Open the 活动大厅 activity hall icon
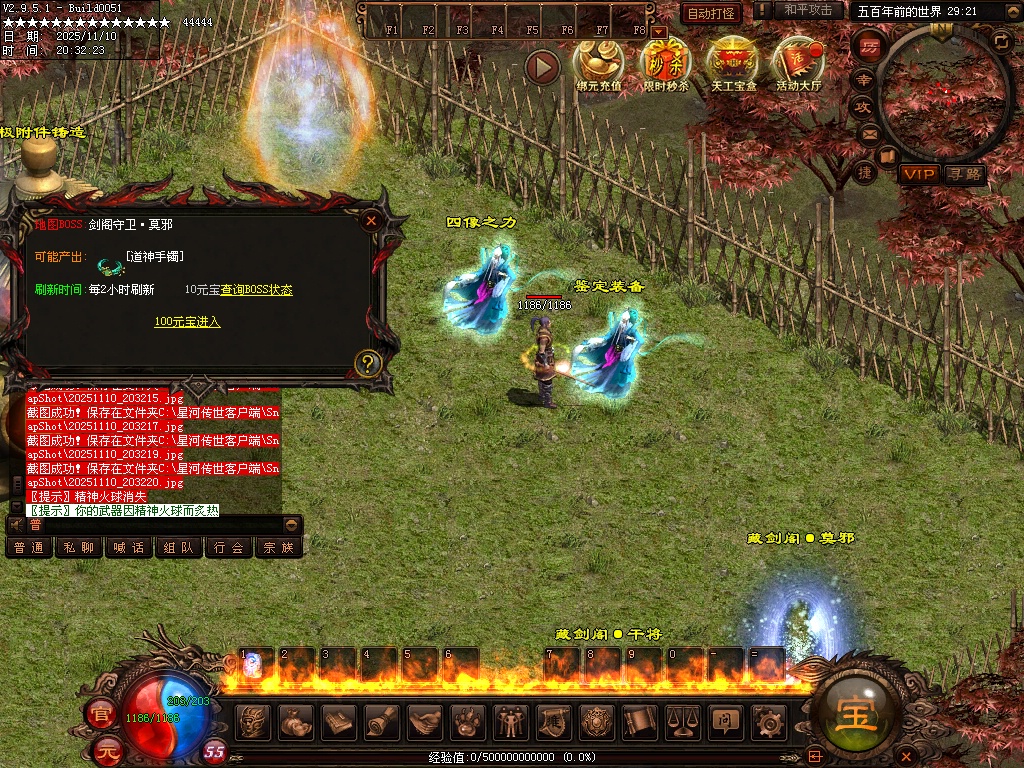This screenshot has height=768, width=1024. click(x=798, y=60)
